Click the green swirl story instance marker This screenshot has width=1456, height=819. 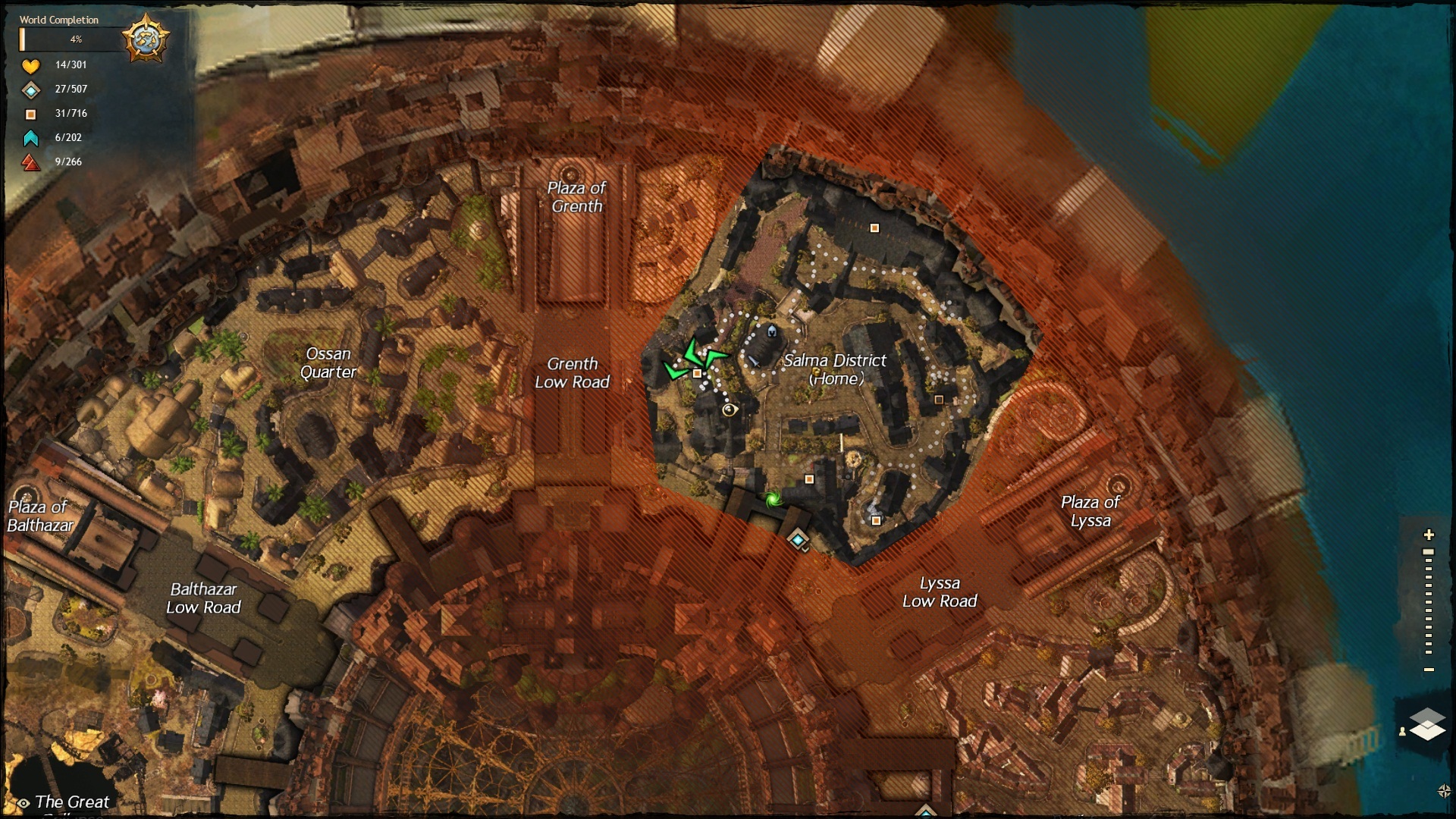[773, 499]
